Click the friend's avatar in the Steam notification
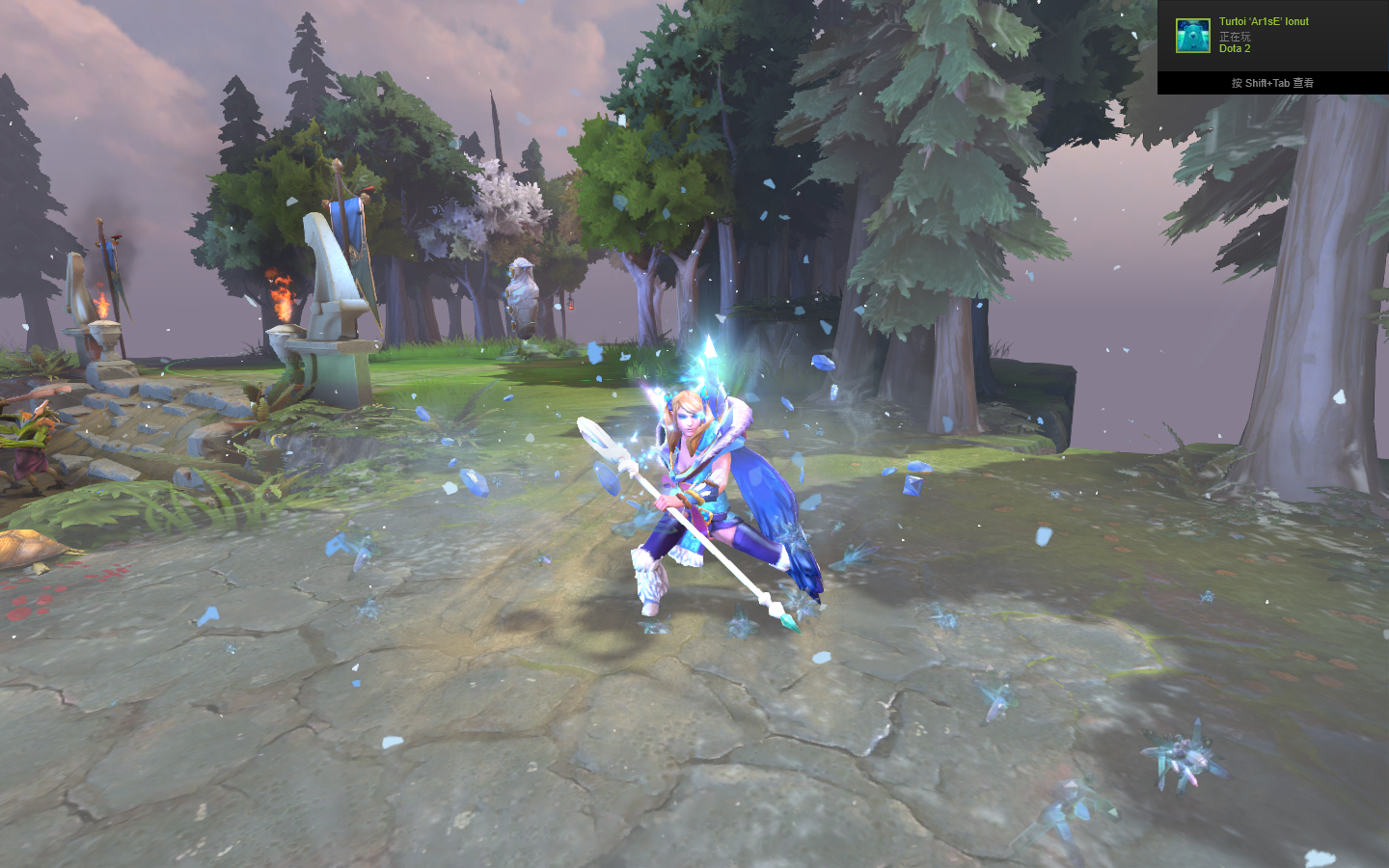1389x868 pixels. point(1193,36)
